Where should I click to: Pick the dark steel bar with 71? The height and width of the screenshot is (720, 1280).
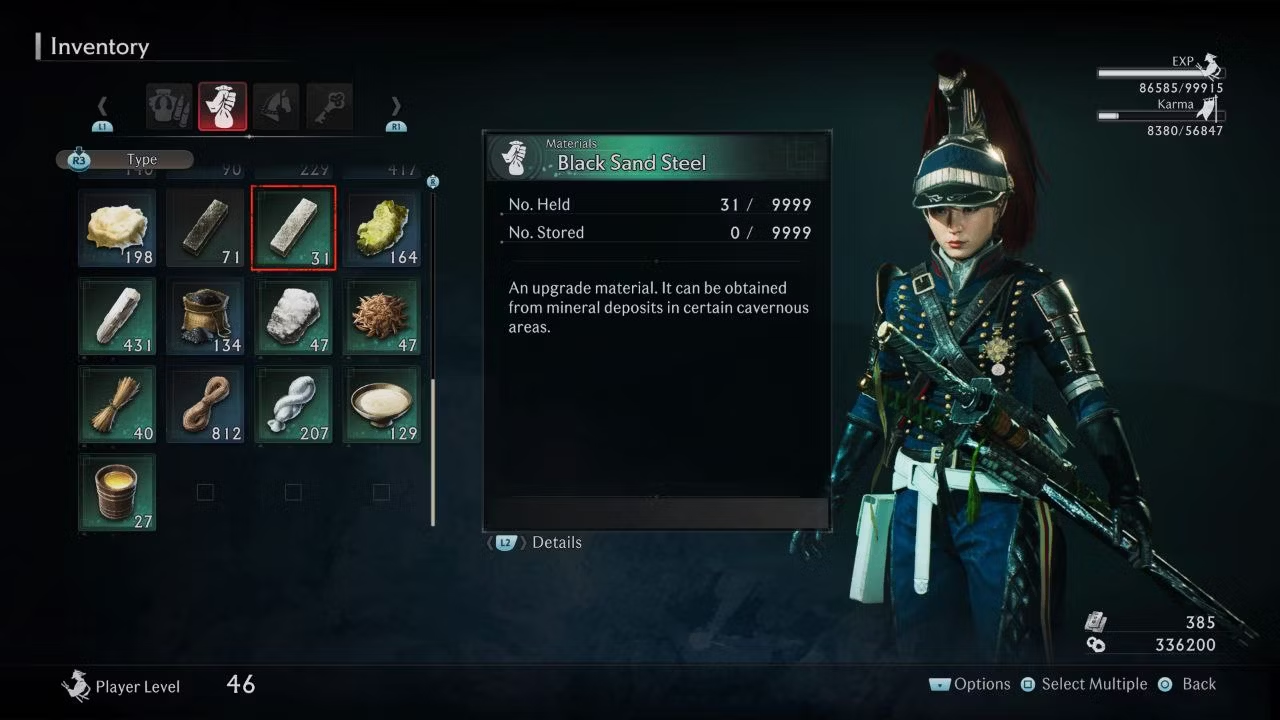(x=205, y=228)
